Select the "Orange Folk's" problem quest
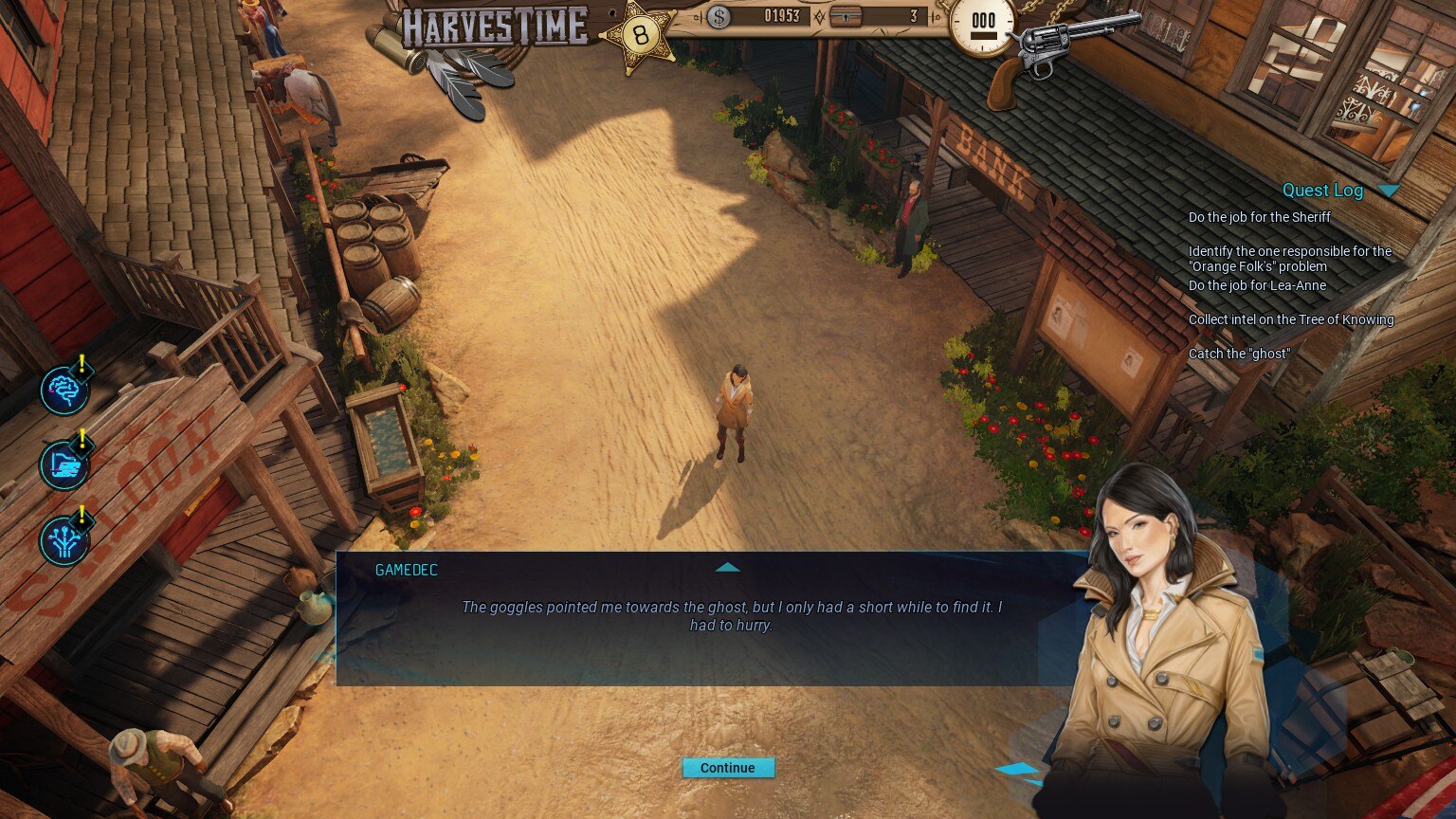The image size is (1456, 819). coord(1289,259)
